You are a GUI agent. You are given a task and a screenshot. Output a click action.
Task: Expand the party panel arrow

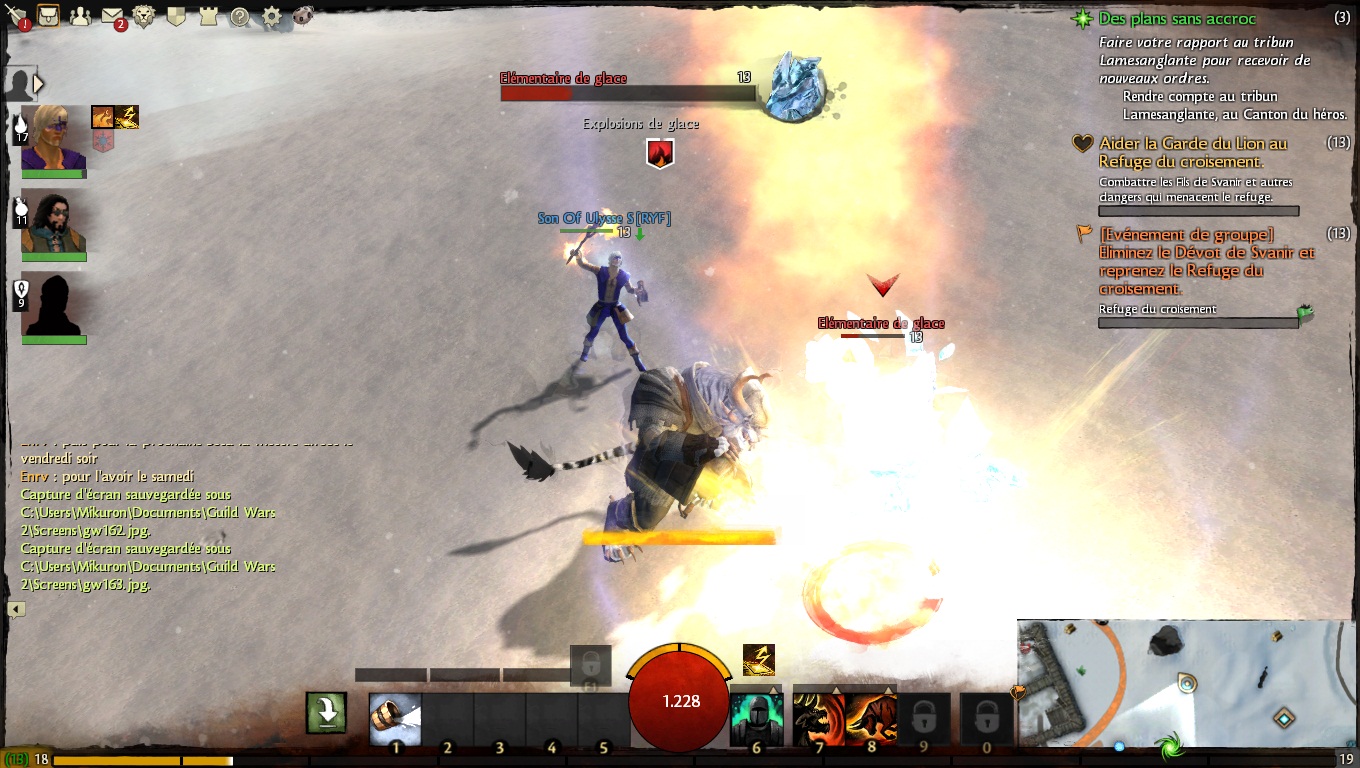click(x=39, y=83)
